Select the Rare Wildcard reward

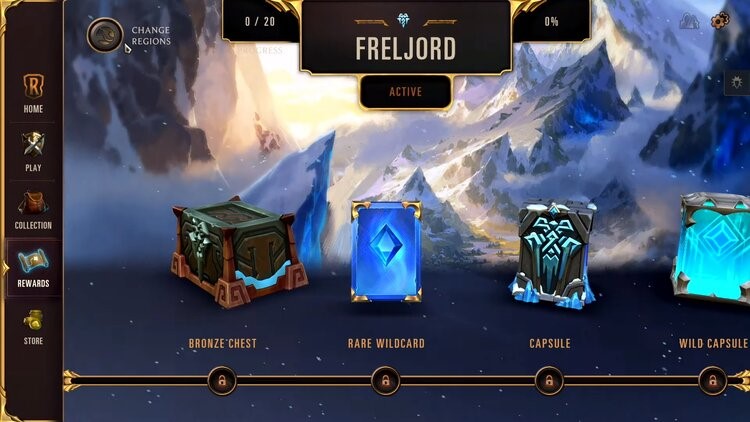click(x=386, y=250)
